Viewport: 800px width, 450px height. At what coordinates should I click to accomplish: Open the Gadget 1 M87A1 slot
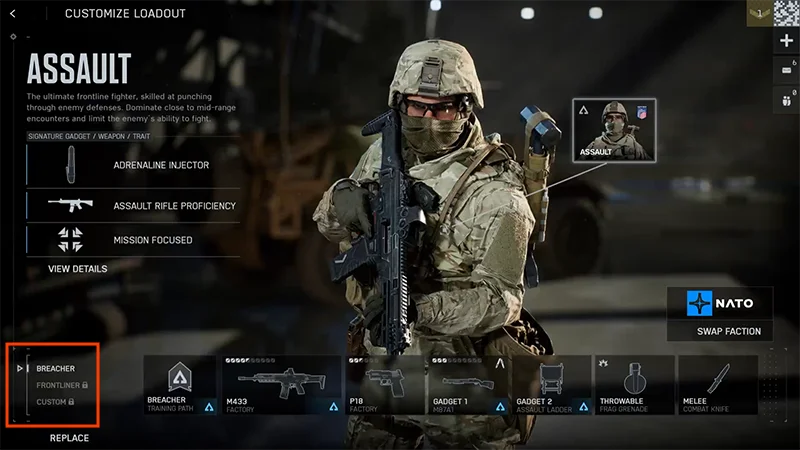[468, 385]
